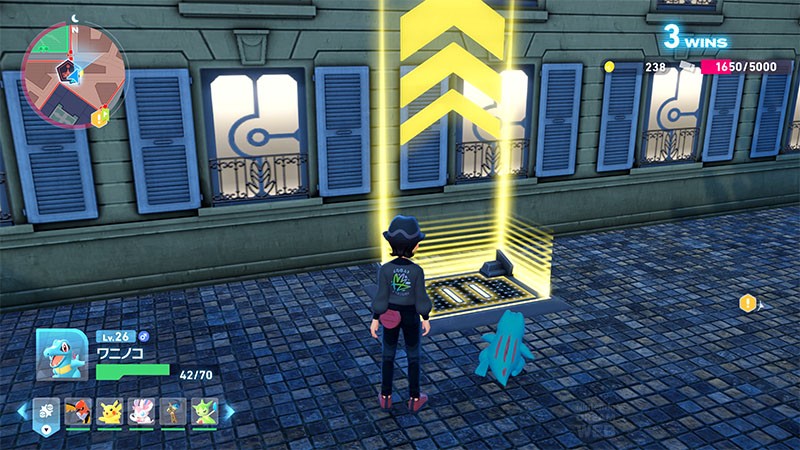Click the left arrow of the party bar
The width and height of the screenshot is (800, 450).
[22, 411]
